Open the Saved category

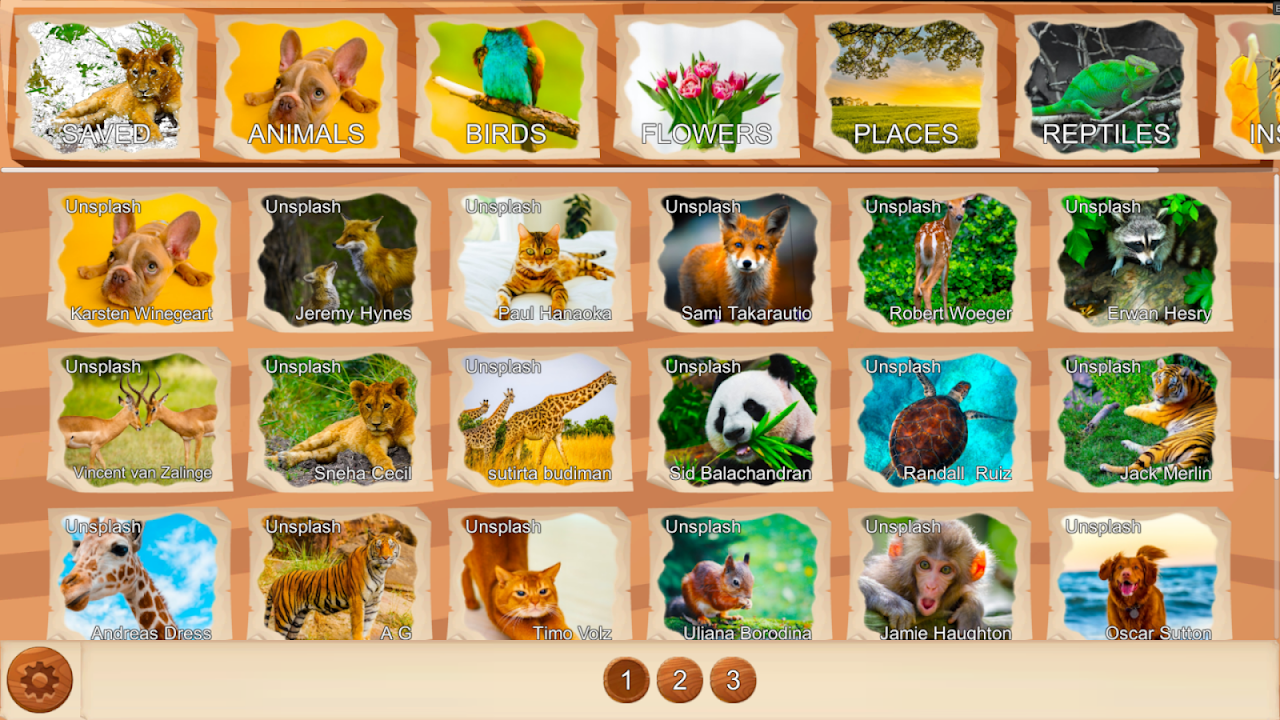[x=106, y=87]
